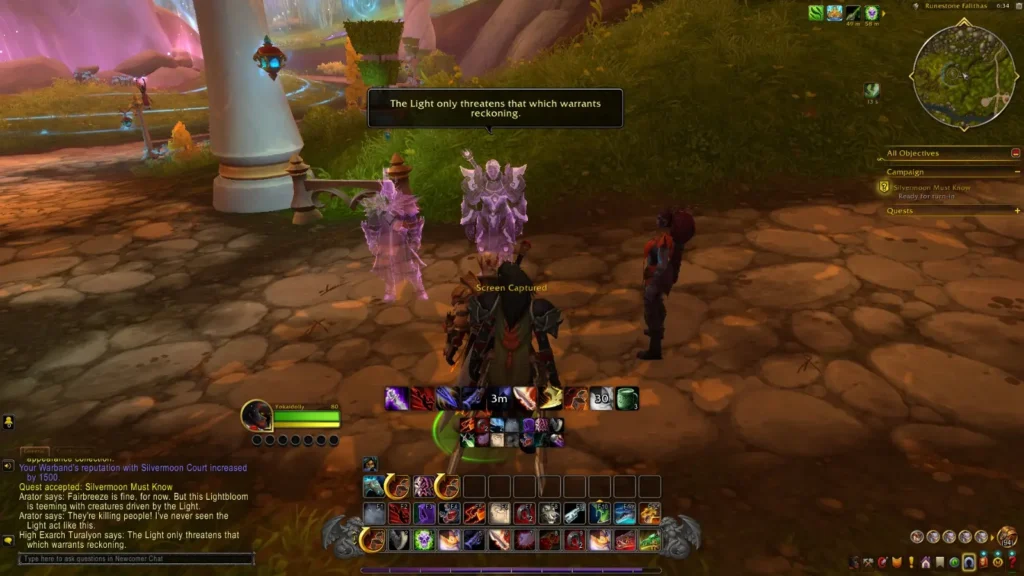Viewport: 1024px width, 576px height.
Task: Select the player unit frame portrait
Action: 257,415
